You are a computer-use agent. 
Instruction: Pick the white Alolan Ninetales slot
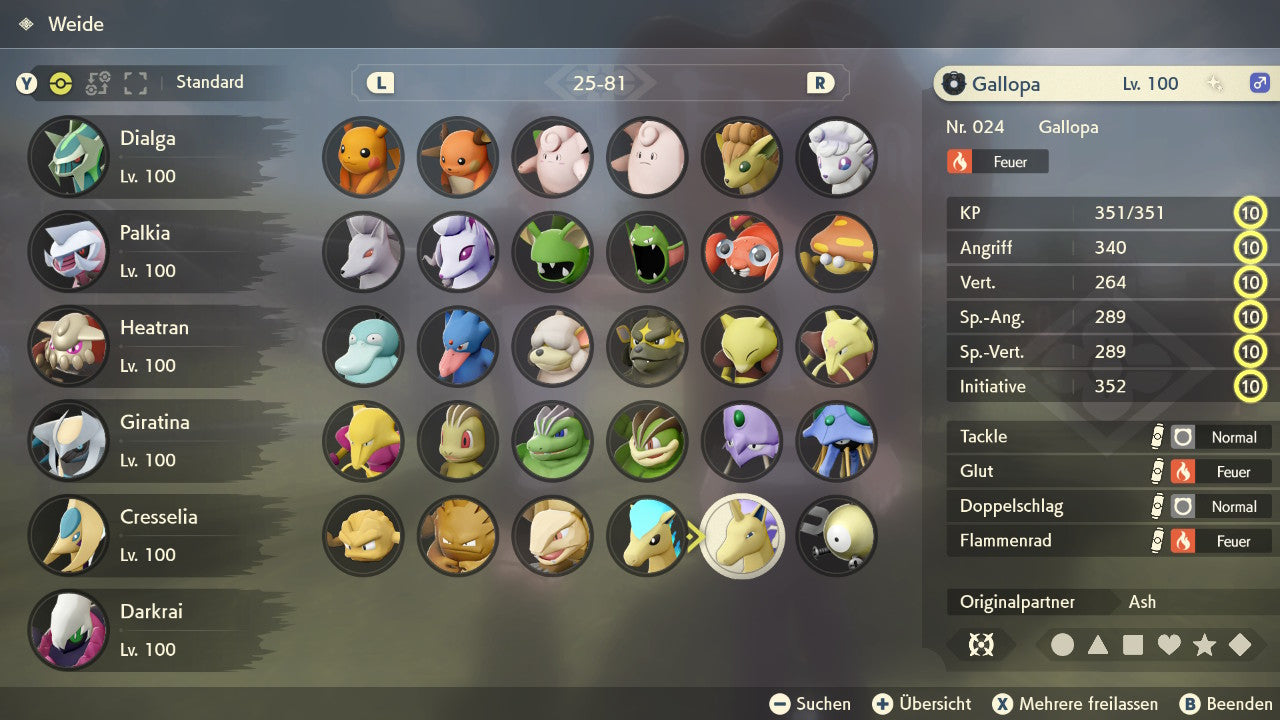coord(836,157)
